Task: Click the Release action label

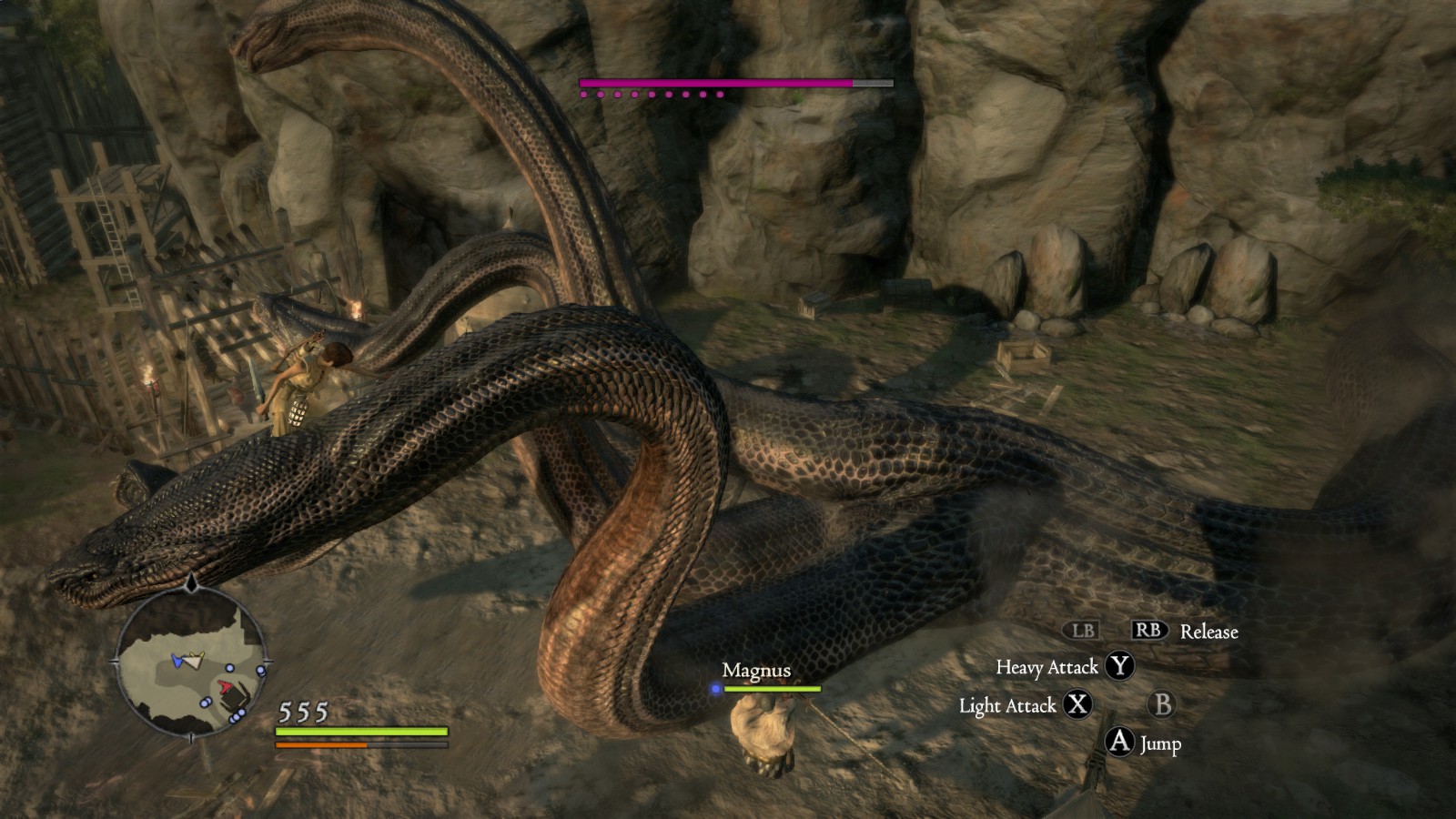Action: click(x=1208, y=630)
